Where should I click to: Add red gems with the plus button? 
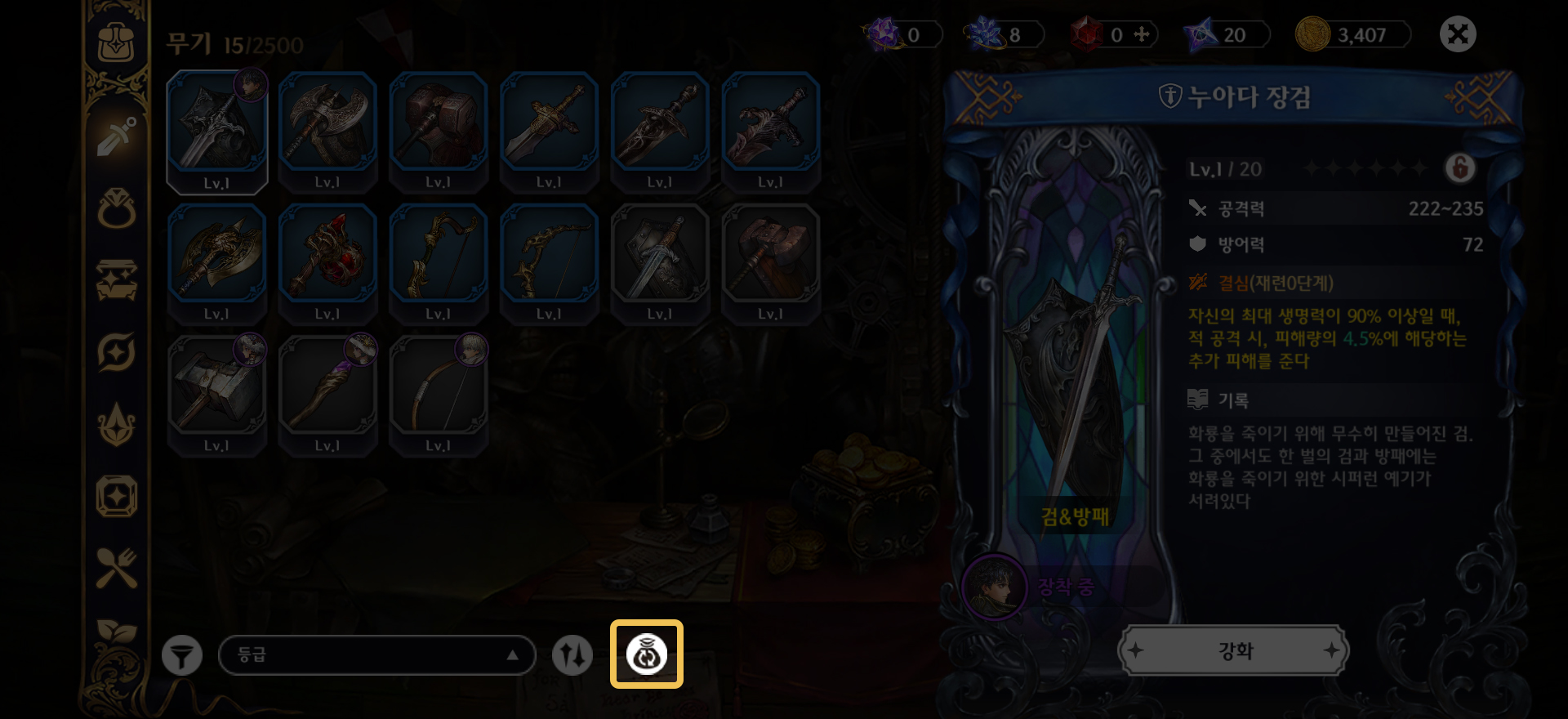coord(1142,35)
